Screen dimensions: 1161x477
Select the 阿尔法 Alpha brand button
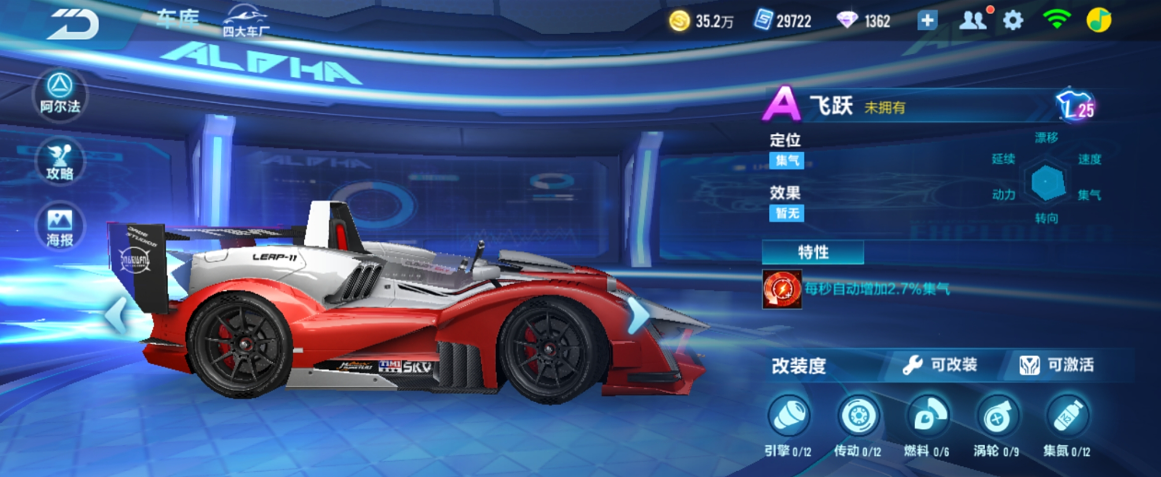[60, 93]
